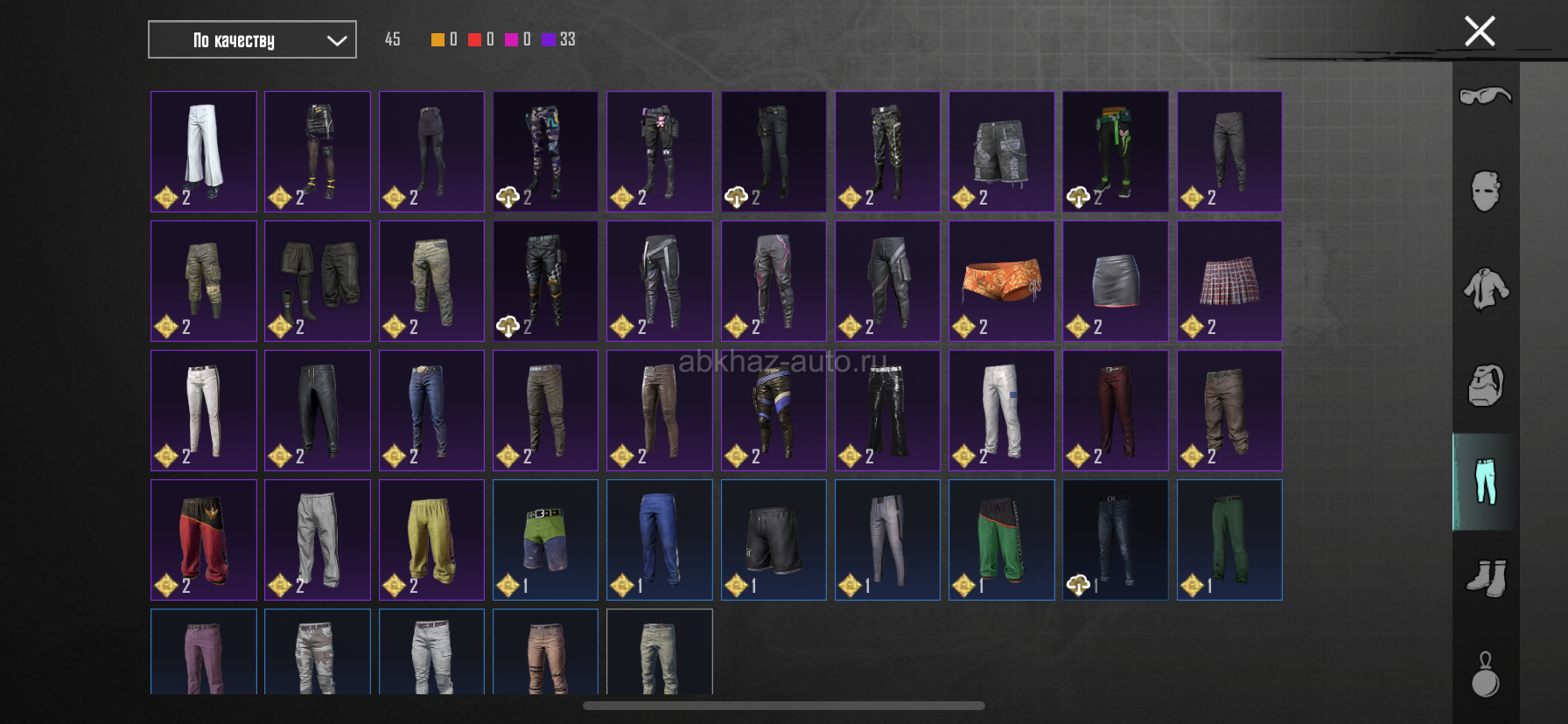Open the grenade category tab
The image size is (1568, 724).
coord(1485,674)
